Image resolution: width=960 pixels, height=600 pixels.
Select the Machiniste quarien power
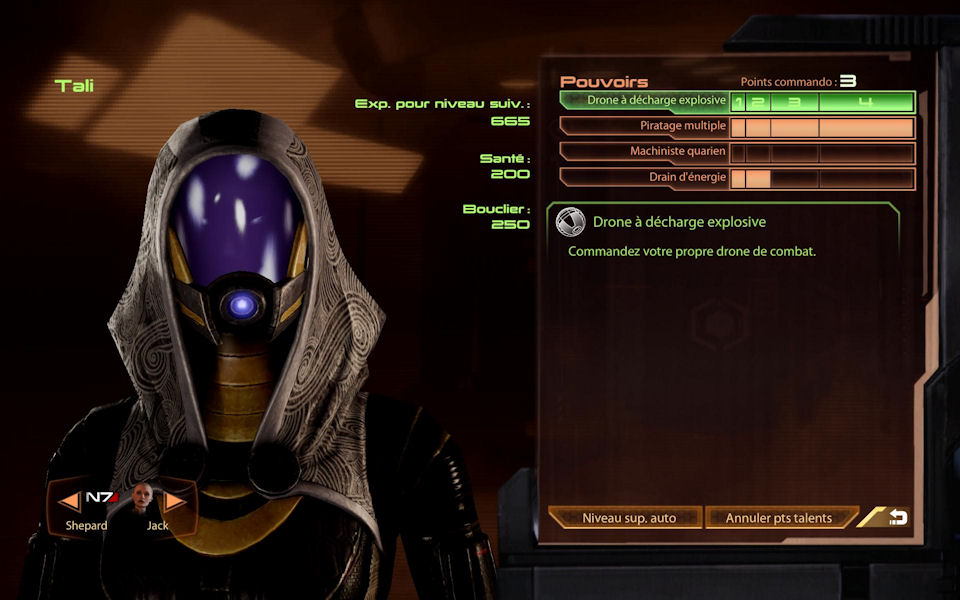[645, 152]
